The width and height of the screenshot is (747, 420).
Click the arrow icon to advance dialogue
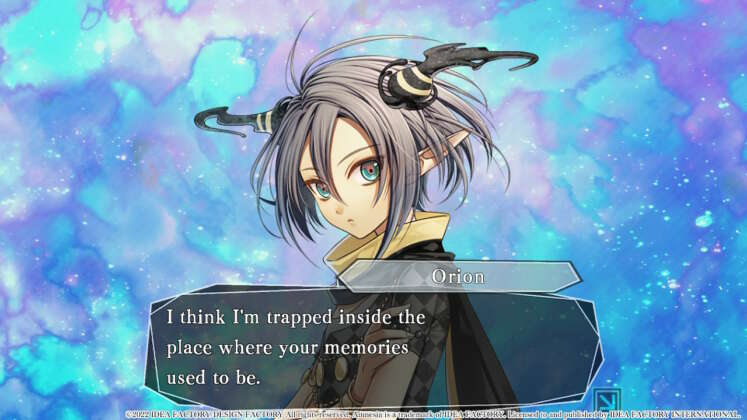pyautogui.click(x=607, y=399)
